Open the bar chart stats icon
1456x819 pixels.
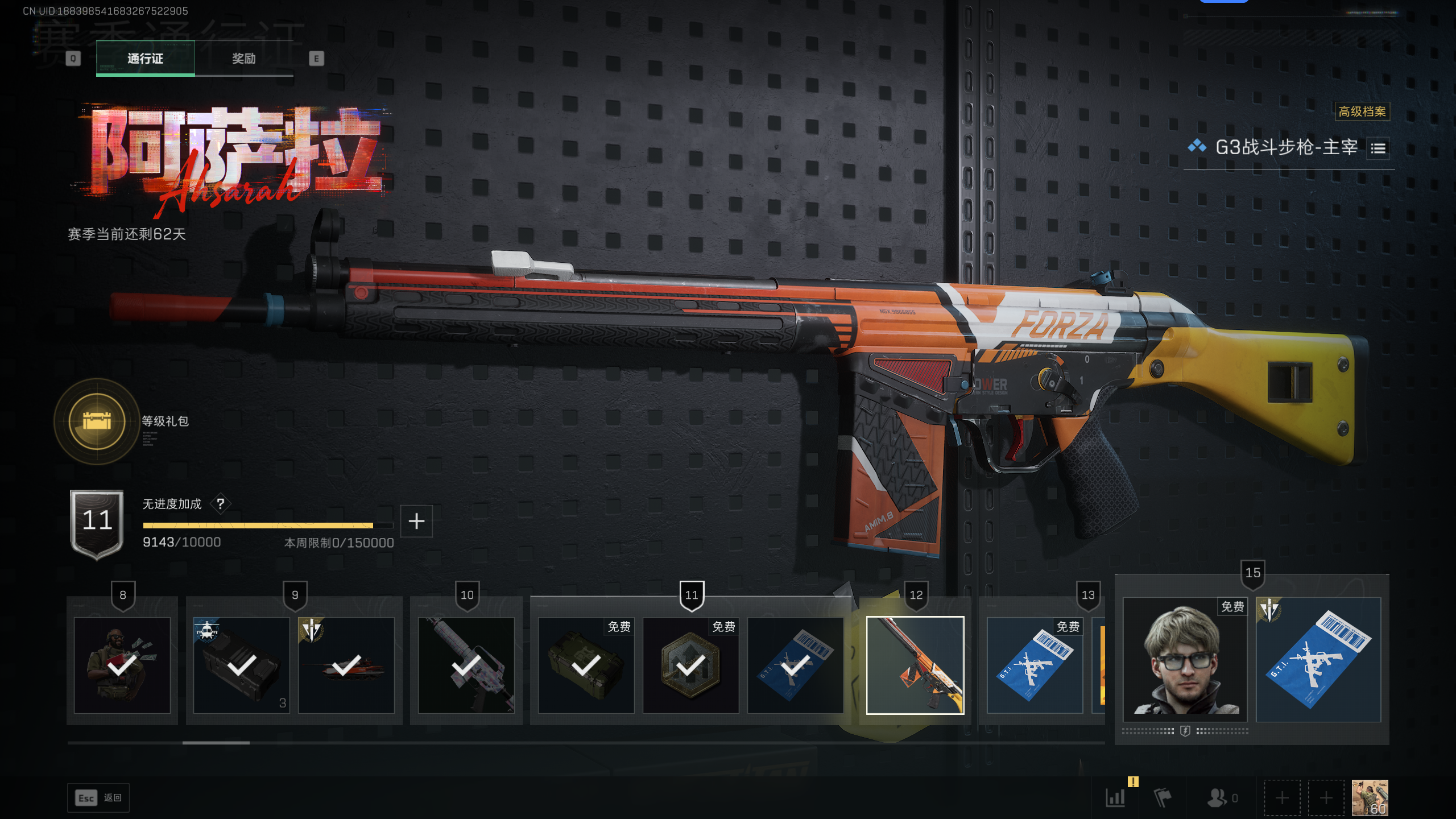pyautogui.click(x=1115, y=797)
